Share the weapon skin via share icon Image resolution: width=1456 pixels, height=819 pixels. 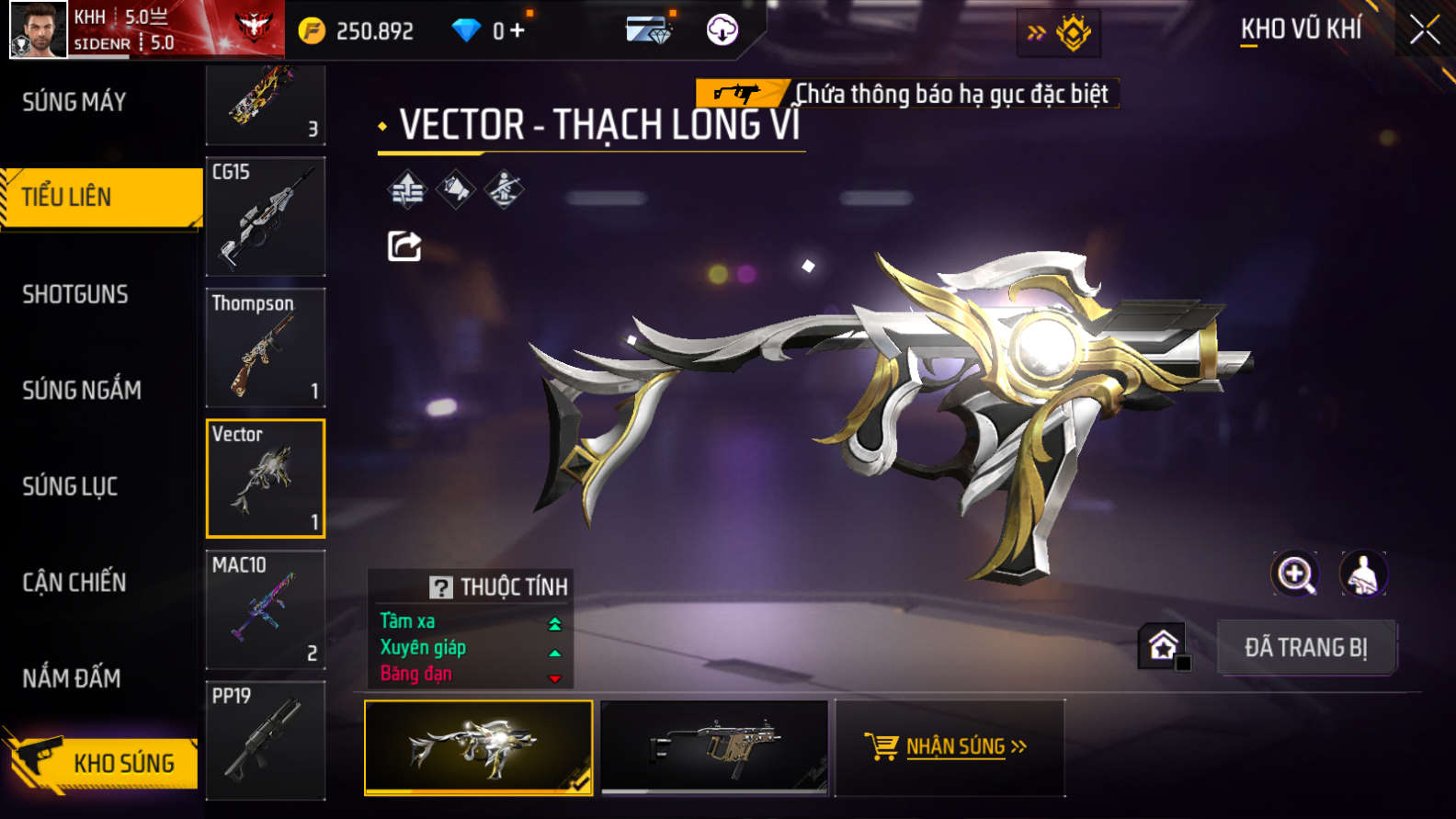[404, 246]
